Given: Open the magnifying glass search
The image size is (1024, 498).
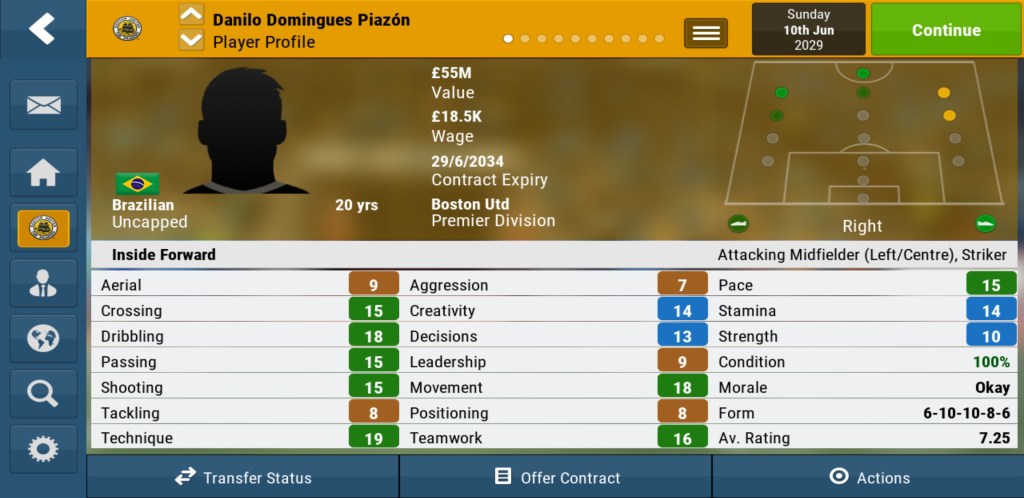Looking at the screenshot, I should click(43, 393).
